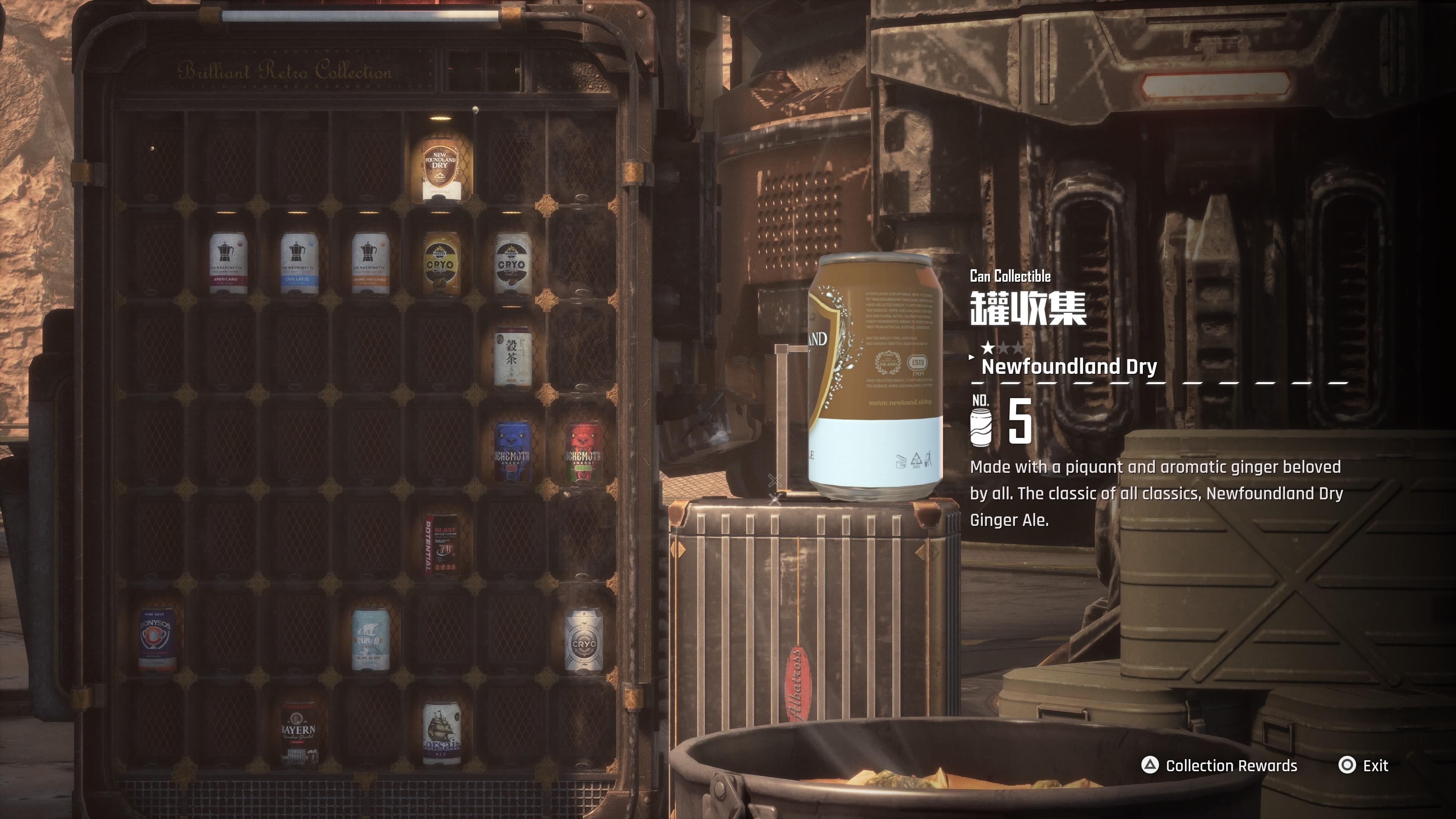Select the white Cryo Cafe Vanilla can
Image resolution: width=1456 pixels, height=819 pixels.
pyautogui.click(x=512, y=264)
